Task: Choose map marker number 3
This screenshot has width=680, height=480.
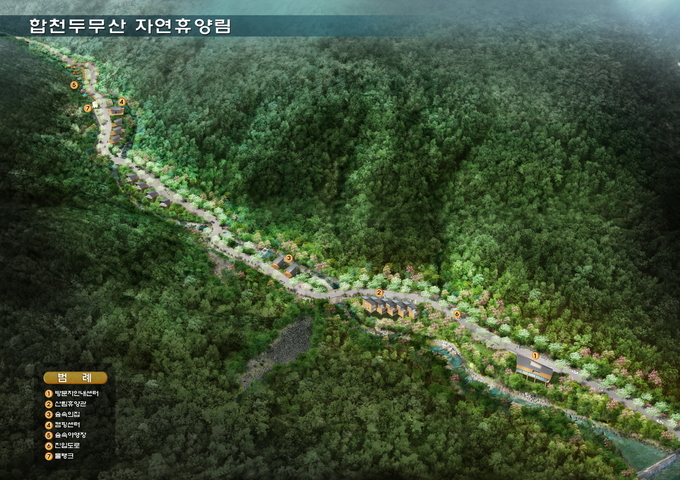Action: (288, 258)
